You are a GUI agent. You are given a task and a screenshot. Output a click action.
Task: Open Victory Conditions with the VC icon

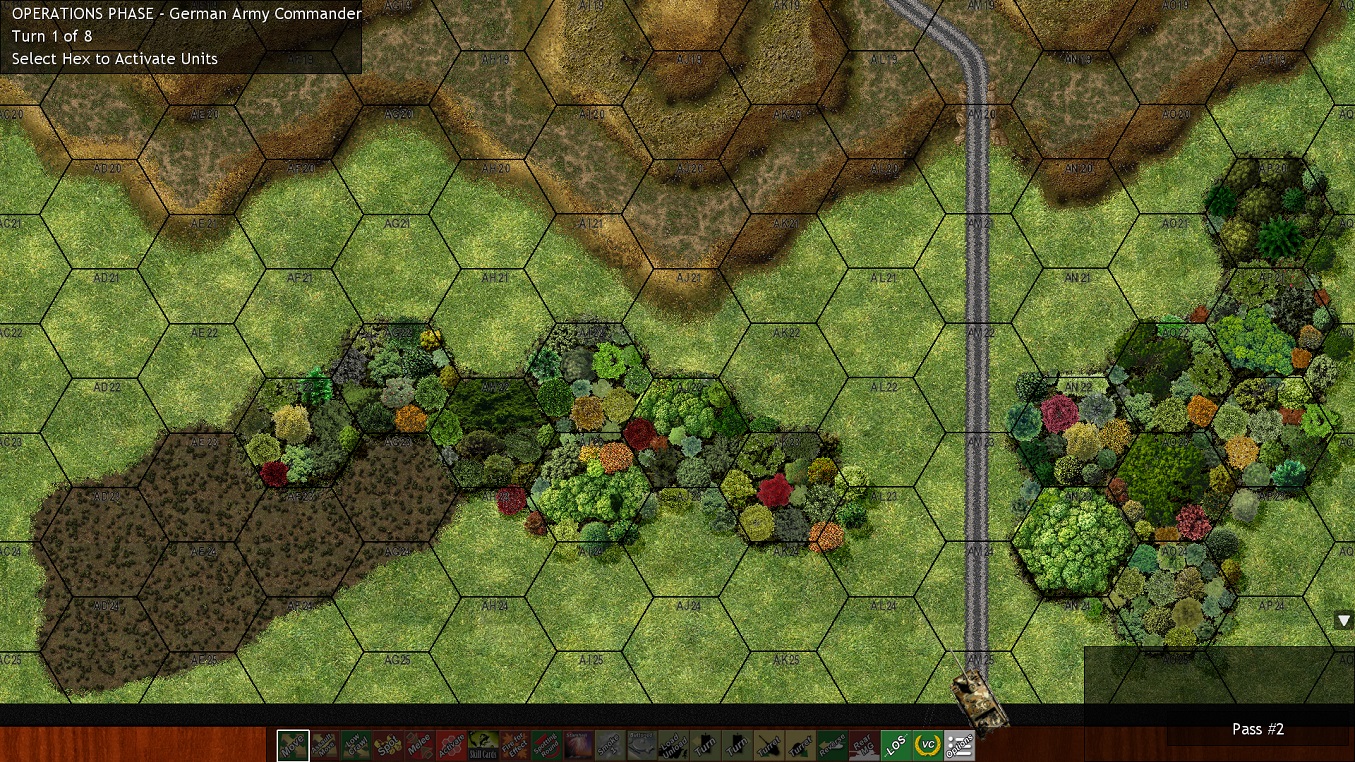[x=927, y=746]
